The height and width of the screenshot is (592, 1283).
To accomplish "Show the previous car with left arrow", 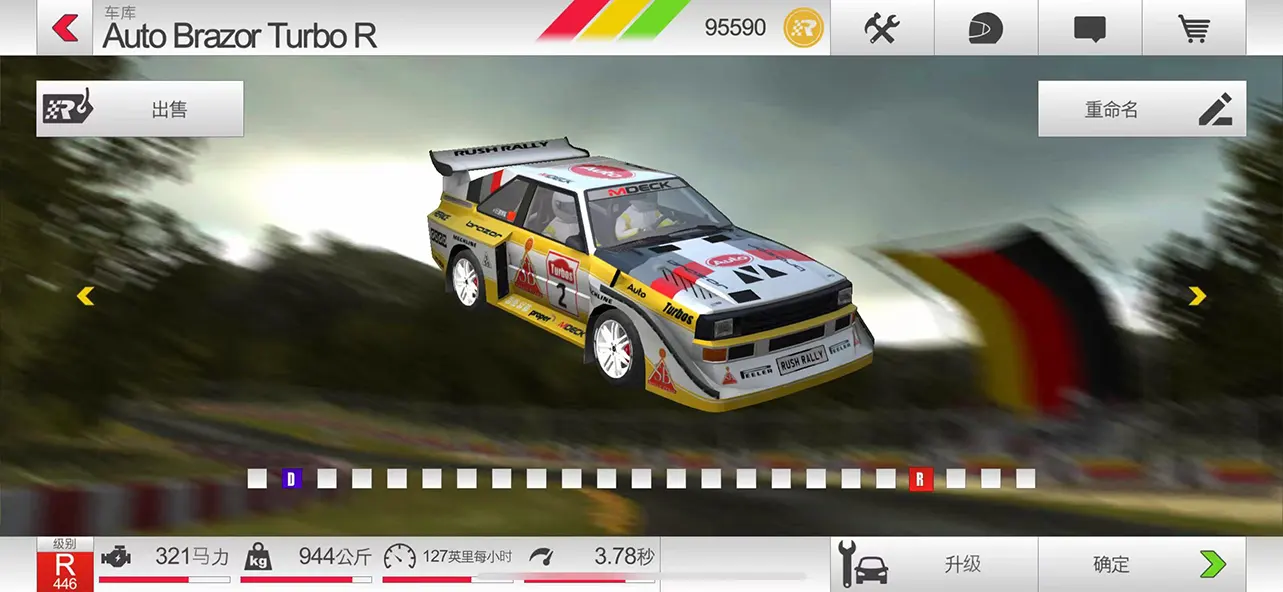I will 86,296.
